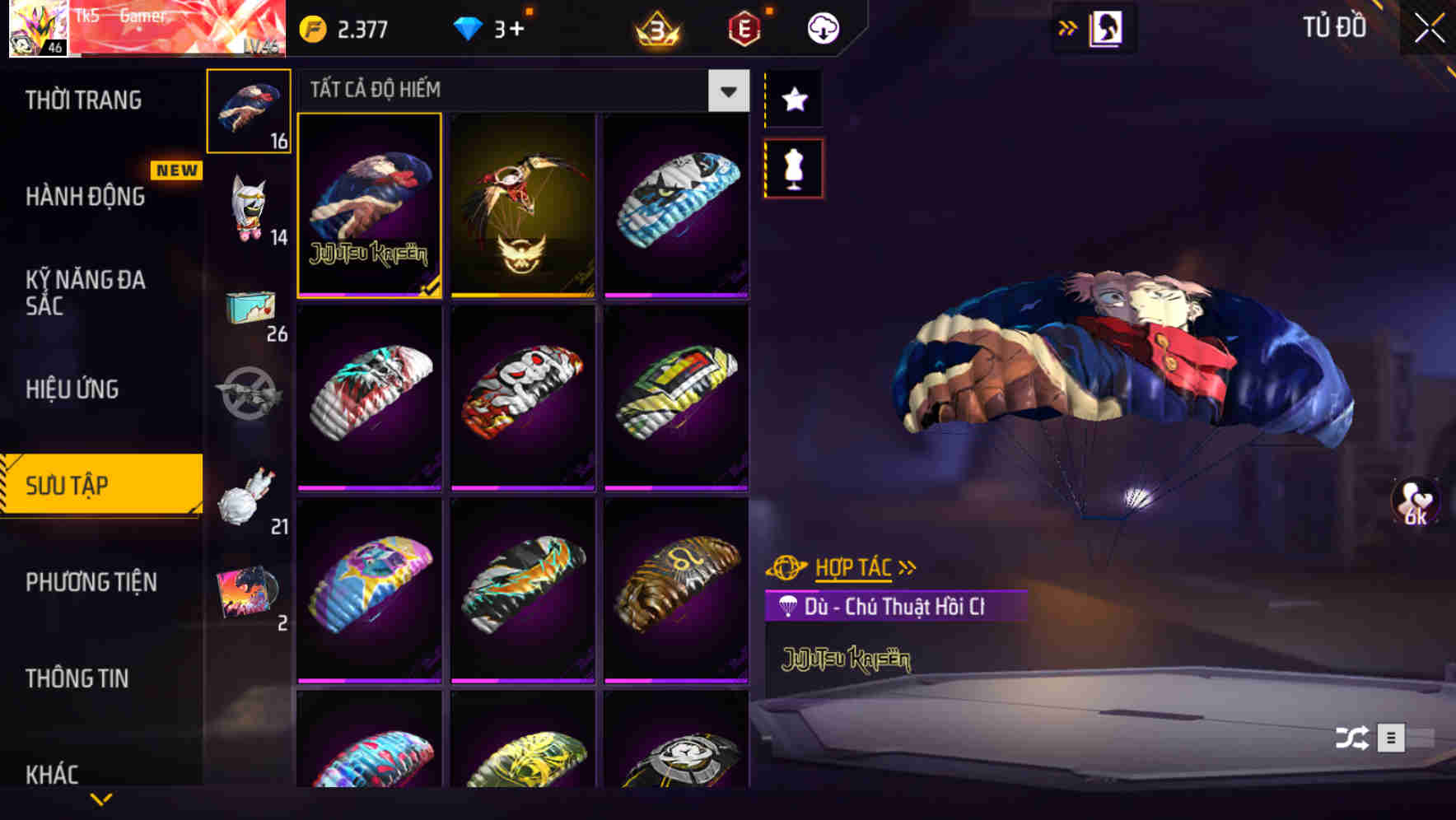Toggle the favorite star filter
This screenshot has width=1456, height=820.
pos(793,100)
